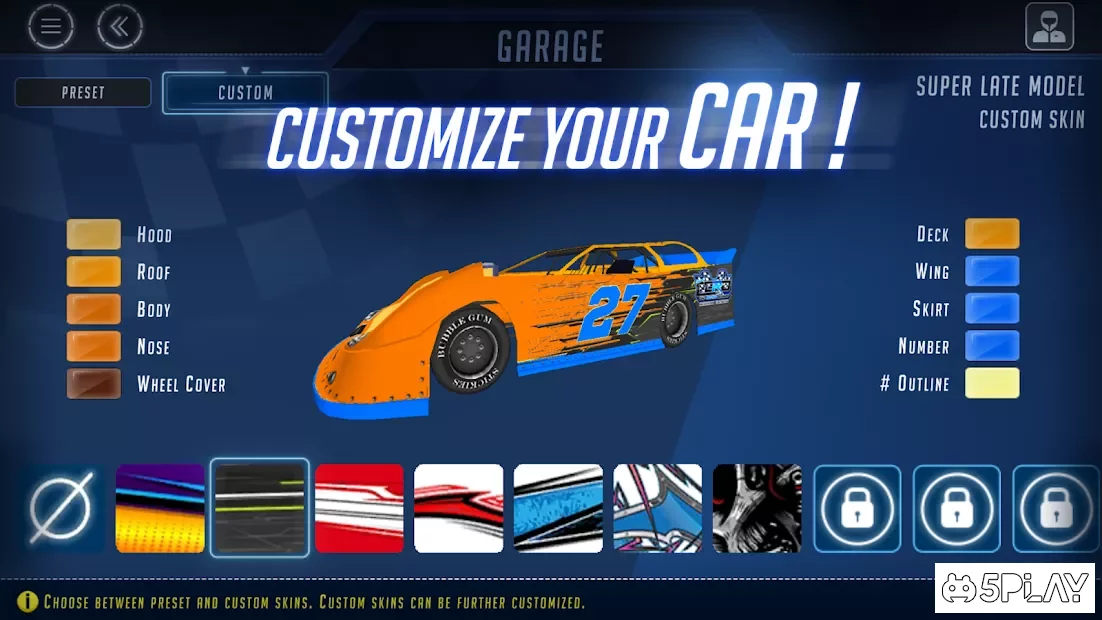Choose the no-skin empty set option
The height and width of the screenshot is (620, 1102).
pos(61,508)
